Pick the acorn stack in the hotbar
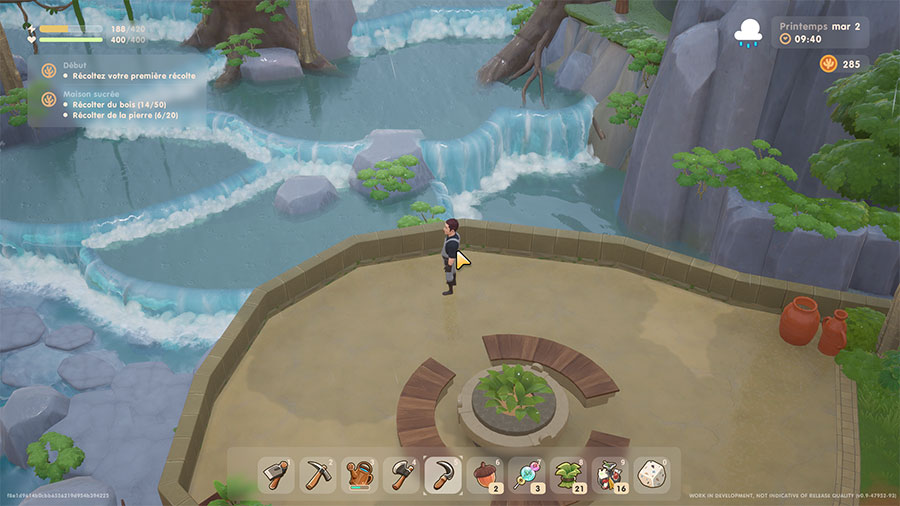 [485, 474]
